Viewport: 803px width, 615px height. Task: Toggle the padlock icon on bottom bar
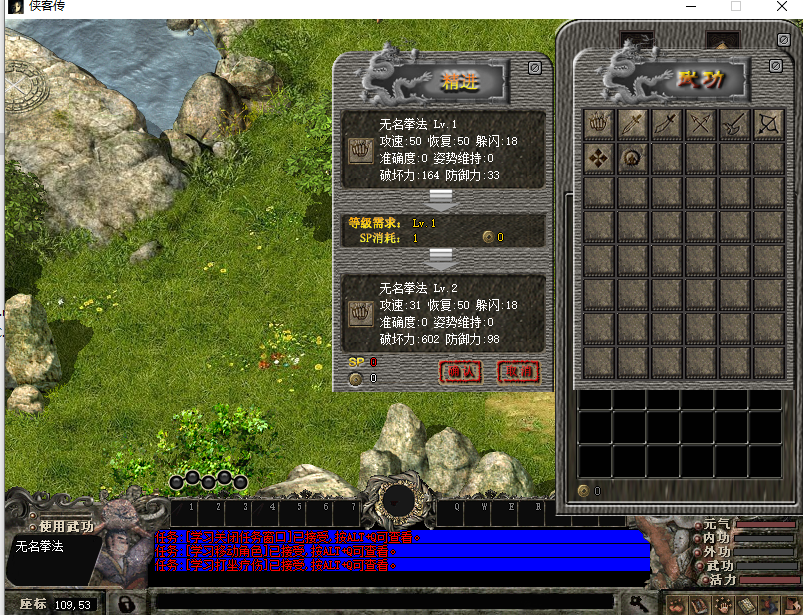(x=127, y=604)
